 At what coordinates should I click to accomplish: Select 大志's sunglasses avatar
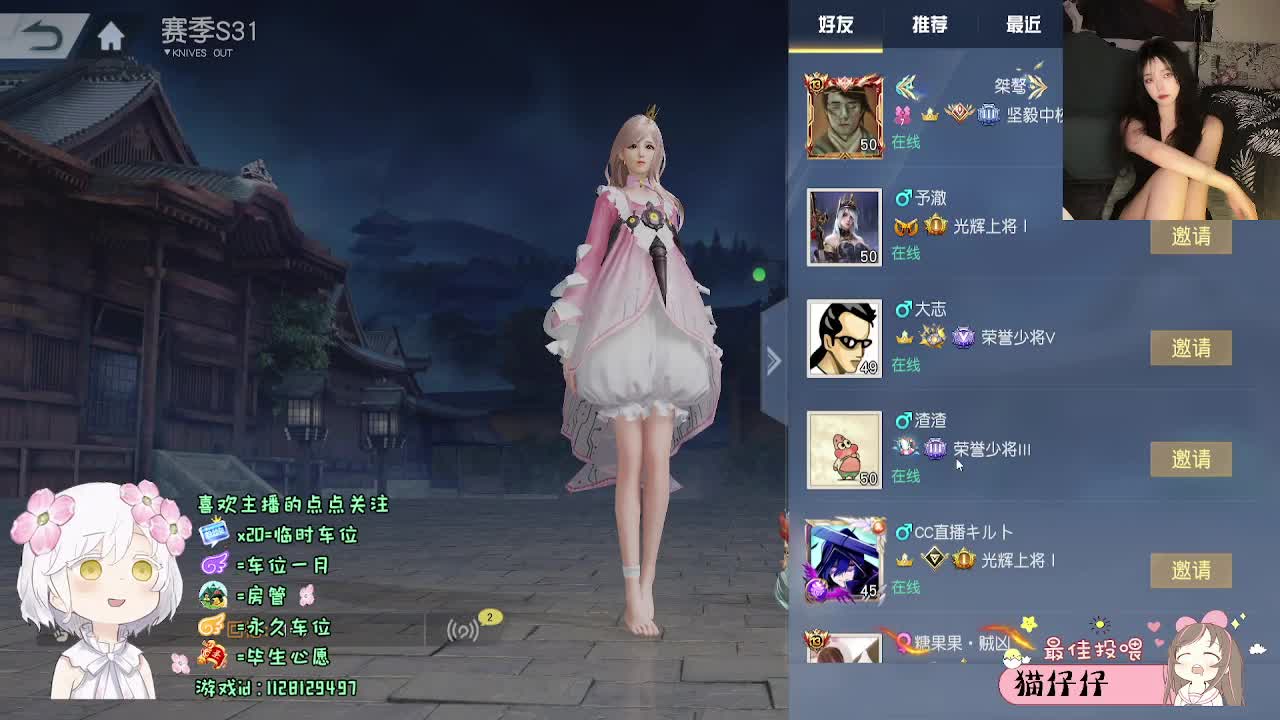843,339
